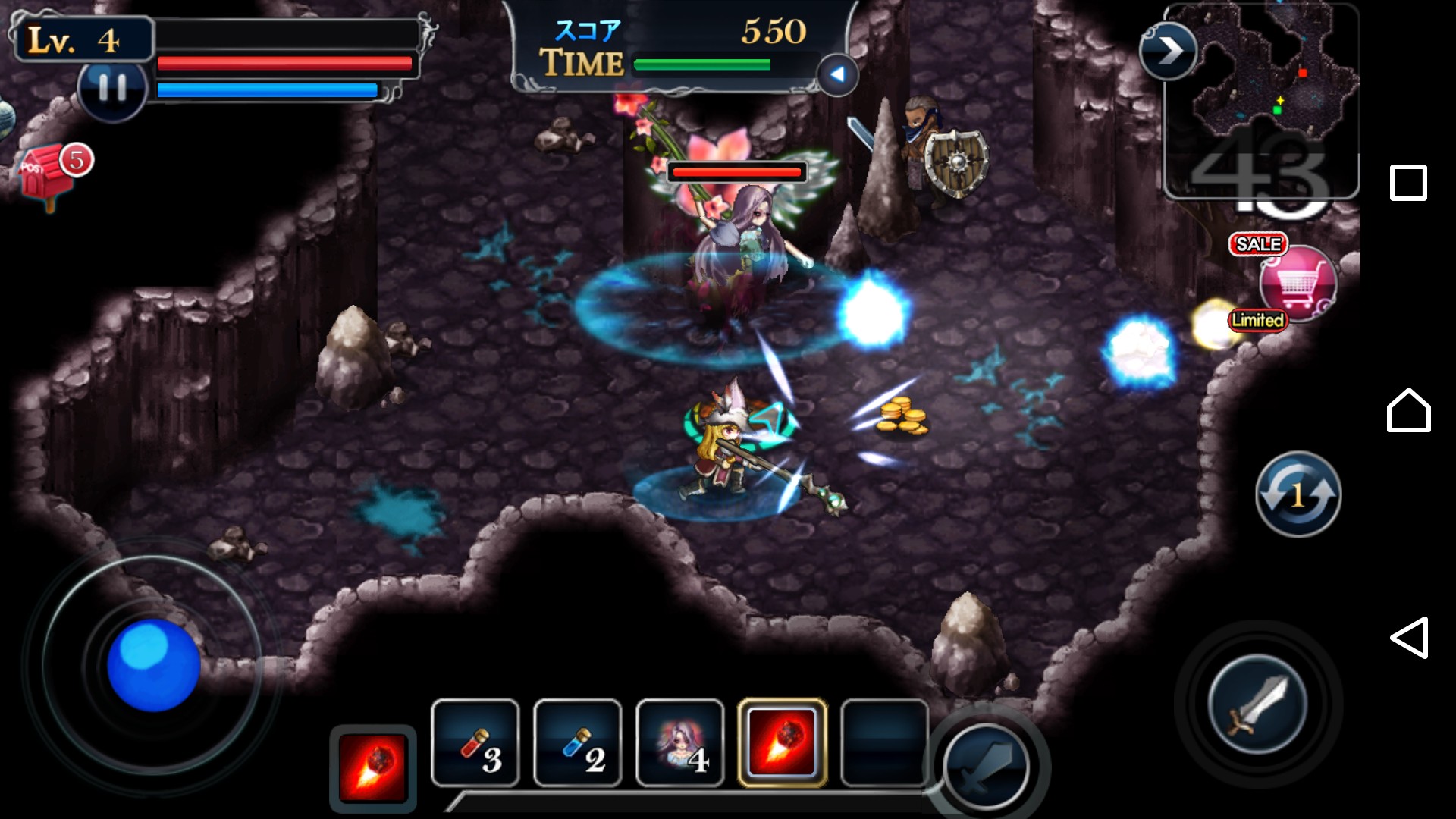The width and height of the screenshot is (1456, 819).
Task: Activate the highlighted fireball skill slot
Action: [x=783, y=743]
